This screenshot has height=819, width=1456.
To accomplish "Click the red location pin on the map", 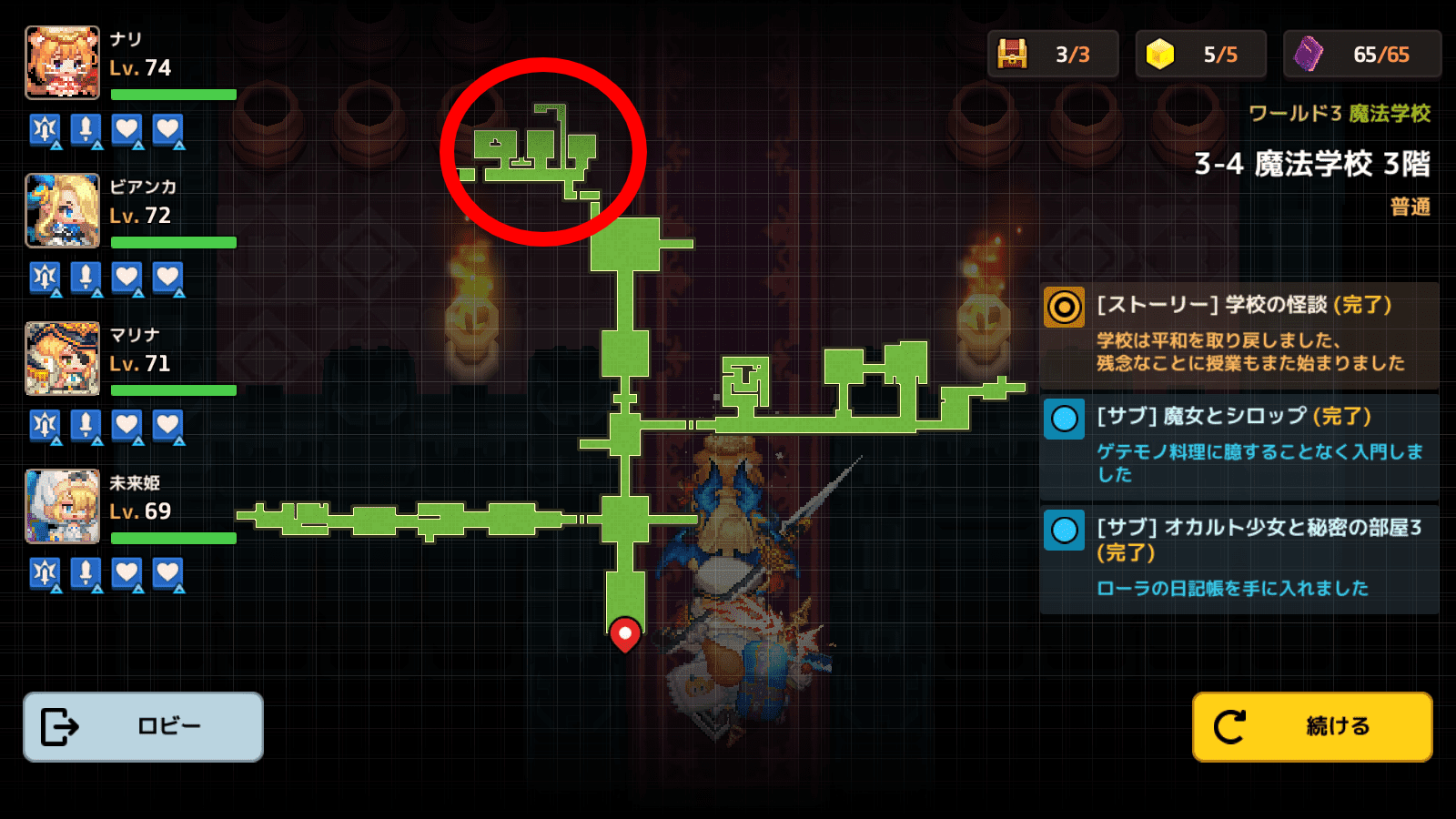I will pos(625,633).
